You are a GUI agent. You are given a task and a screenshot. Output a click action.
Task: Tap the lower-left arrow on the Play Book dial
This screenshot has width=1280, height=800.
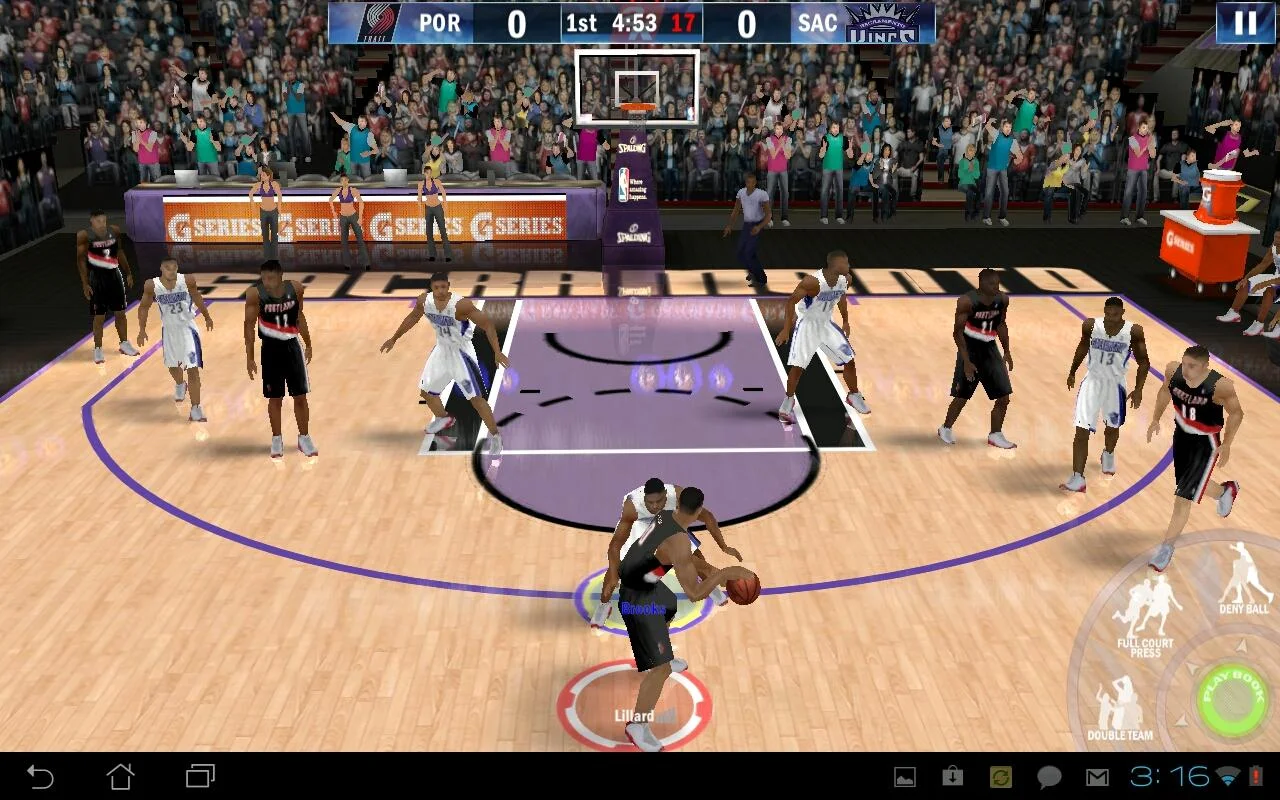pyautogui.click(x=1181, y=718)
